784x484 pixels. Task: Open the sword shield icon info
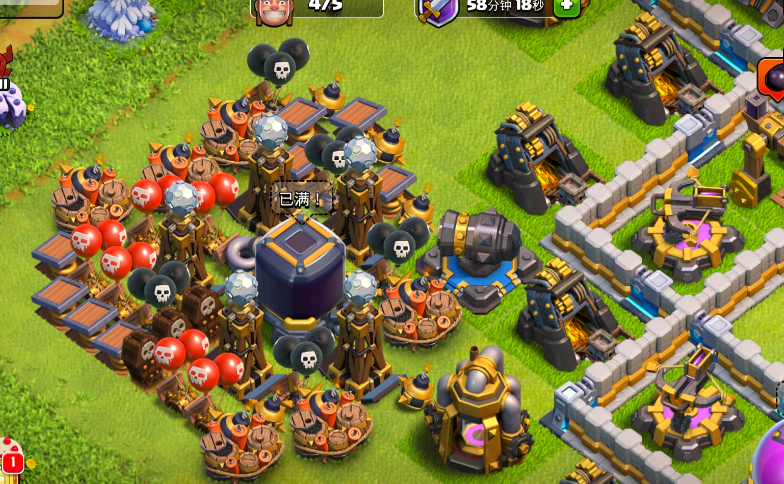(436, 9)
